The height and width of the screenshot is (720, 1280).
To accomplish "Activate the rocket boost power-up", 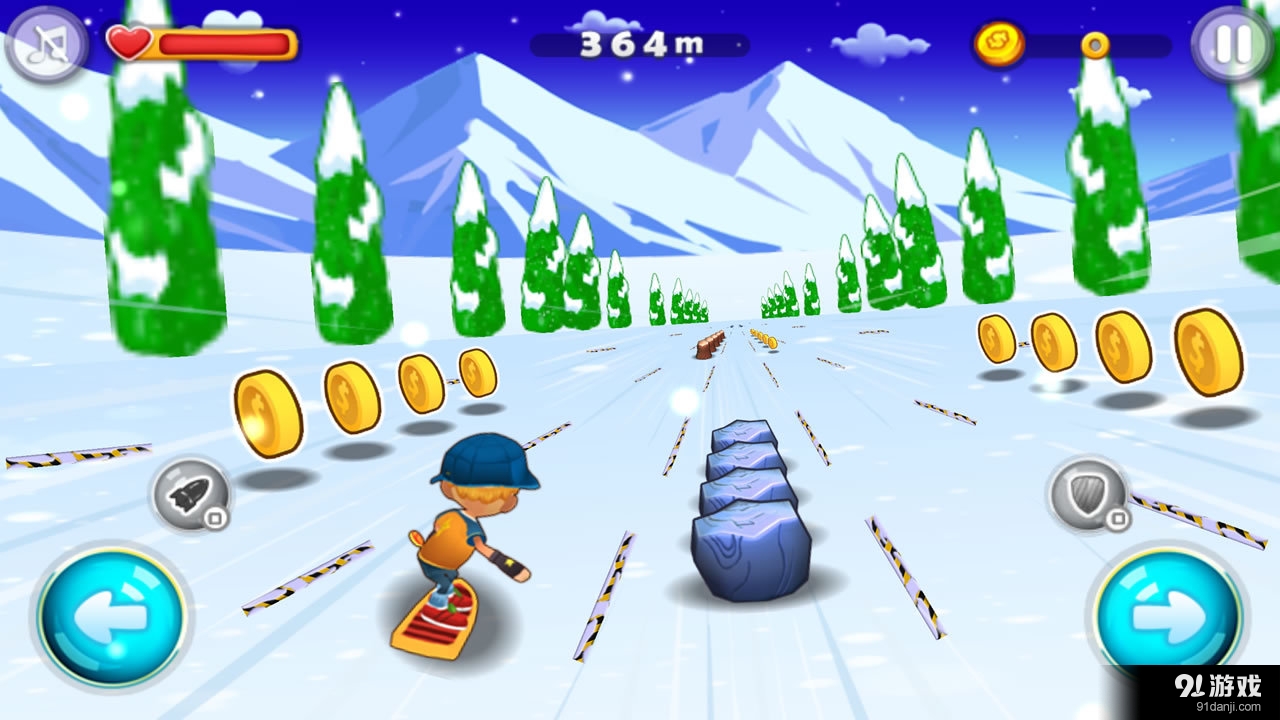I will 191,495.
